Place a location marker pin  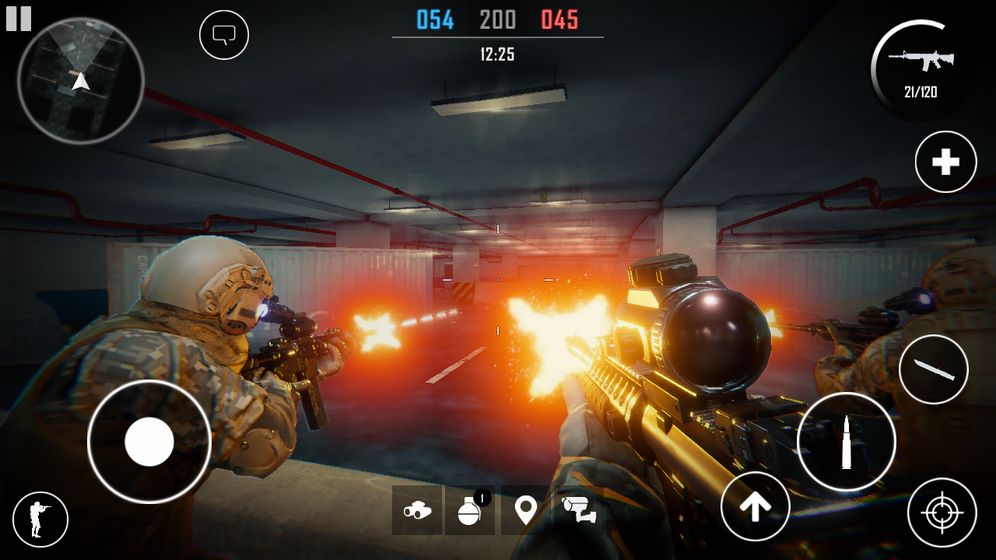click(x=525, y=510)
